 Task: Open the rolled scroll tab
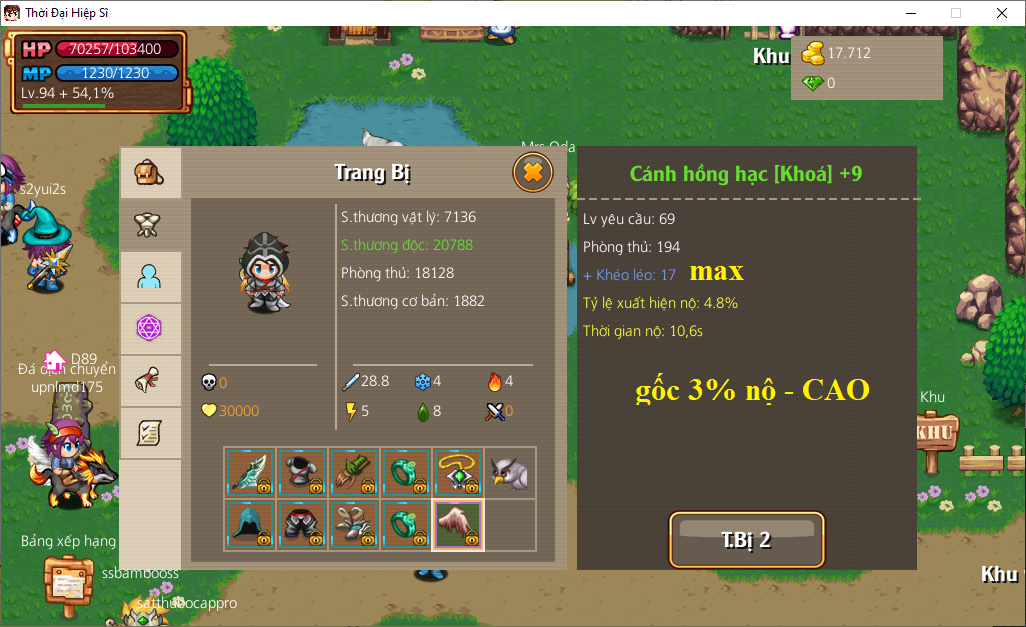[150, 381]
